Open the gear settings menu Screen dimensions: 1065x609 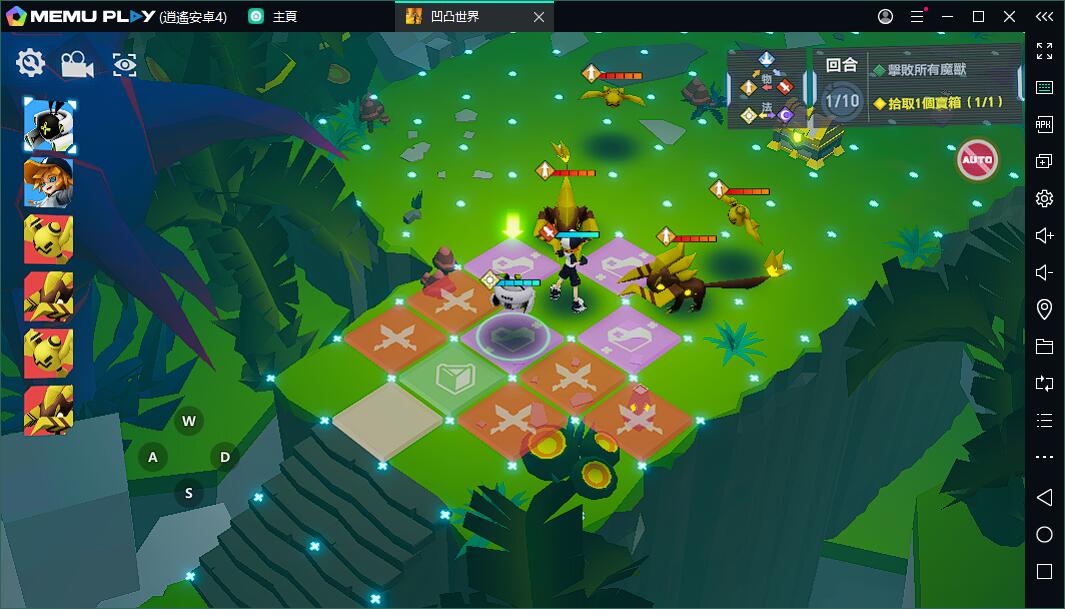point(31,63)
